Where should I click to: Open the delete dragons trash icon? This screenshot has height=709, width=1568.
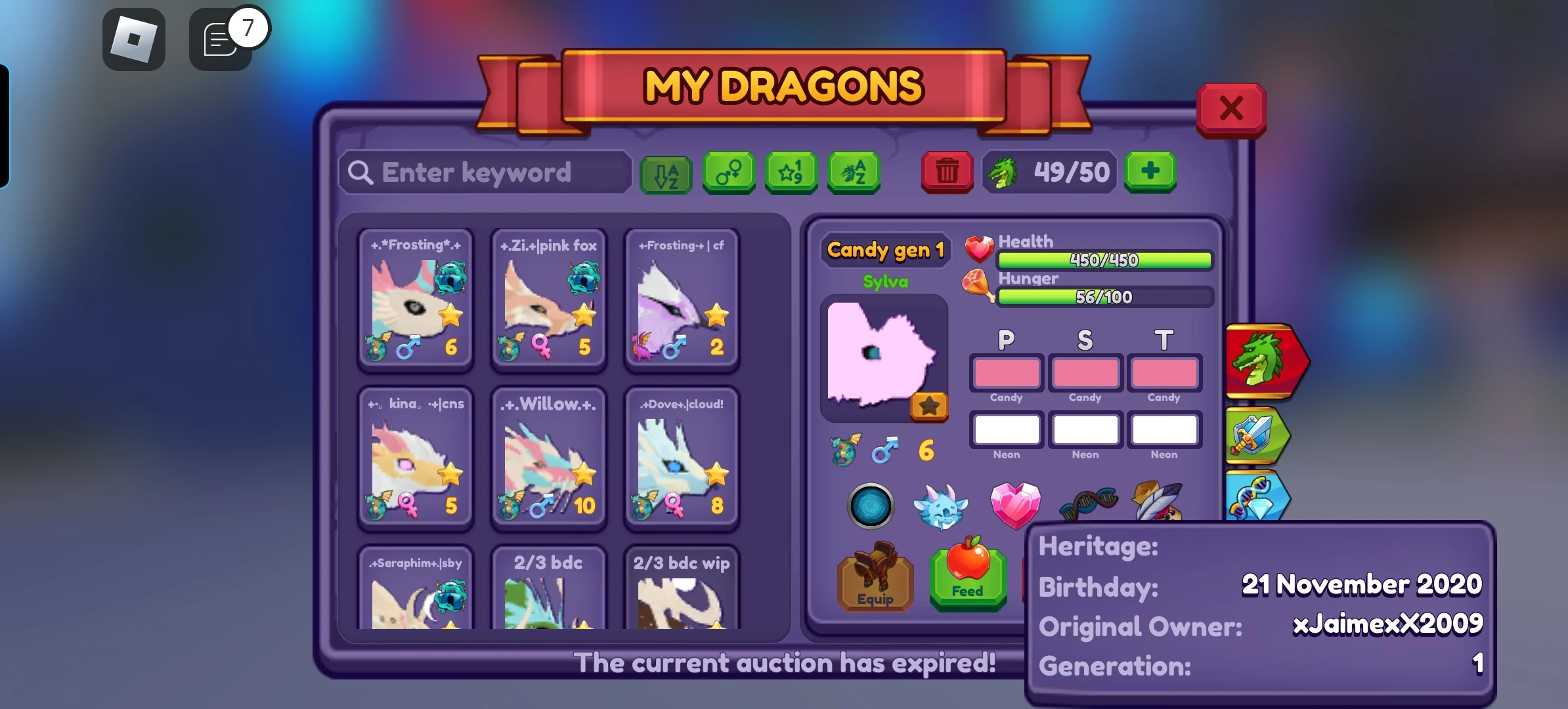coord(946,173)
